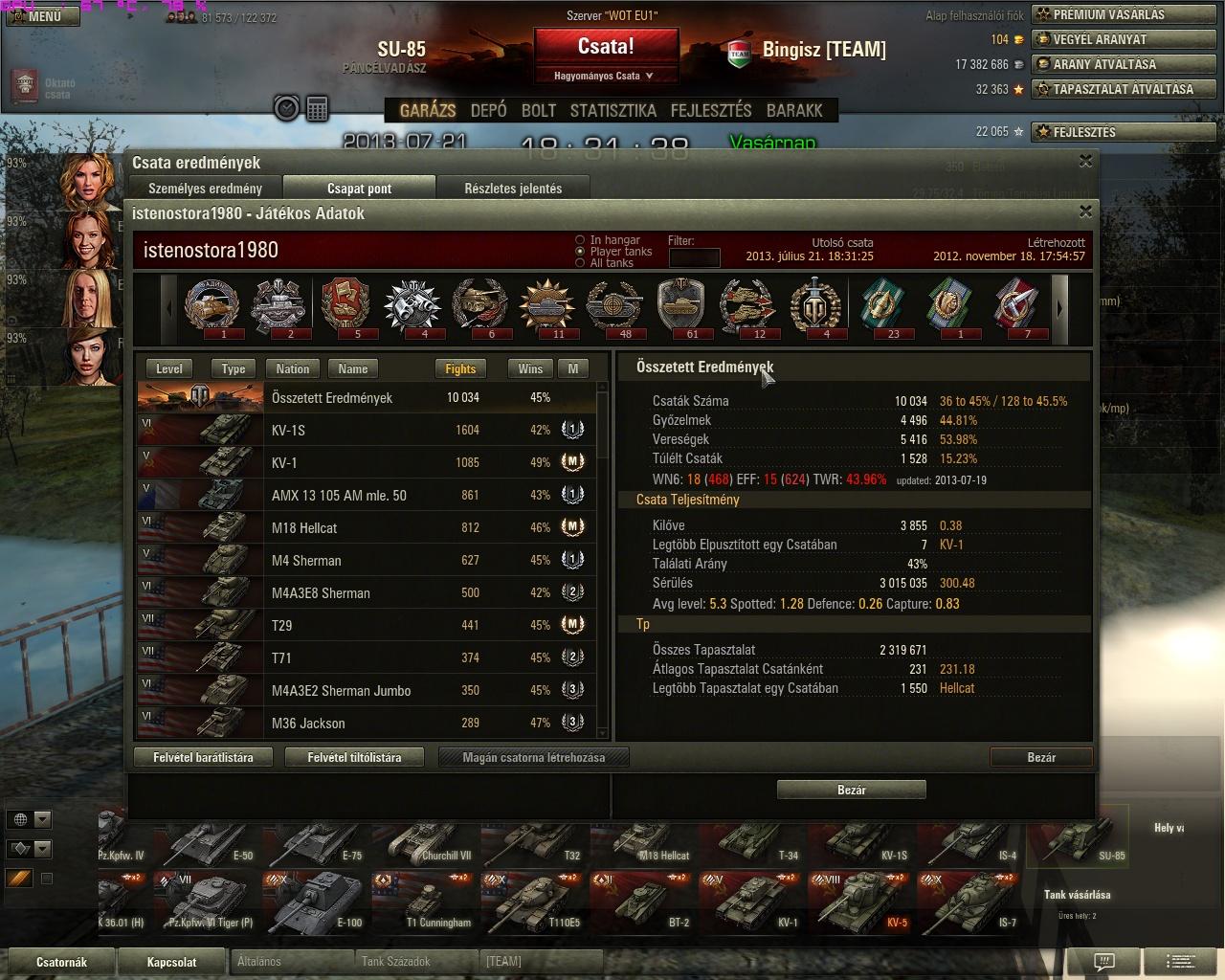This screenshot has width=1225, height=980.
Task: Sort the tank list by Wins
Action: 530,368
